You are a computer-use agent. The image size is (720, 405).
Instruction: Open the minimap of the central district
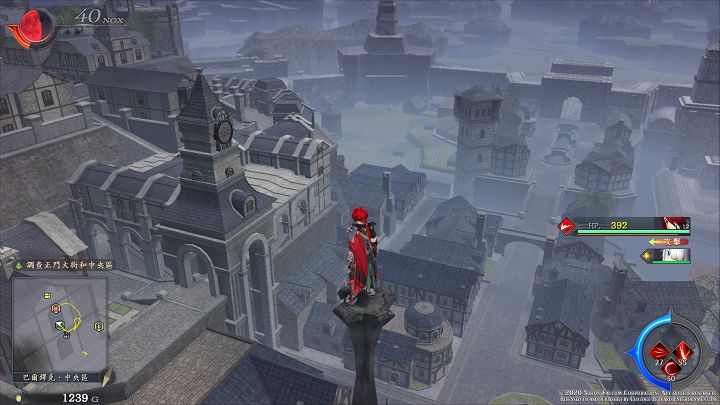(60, 318)
